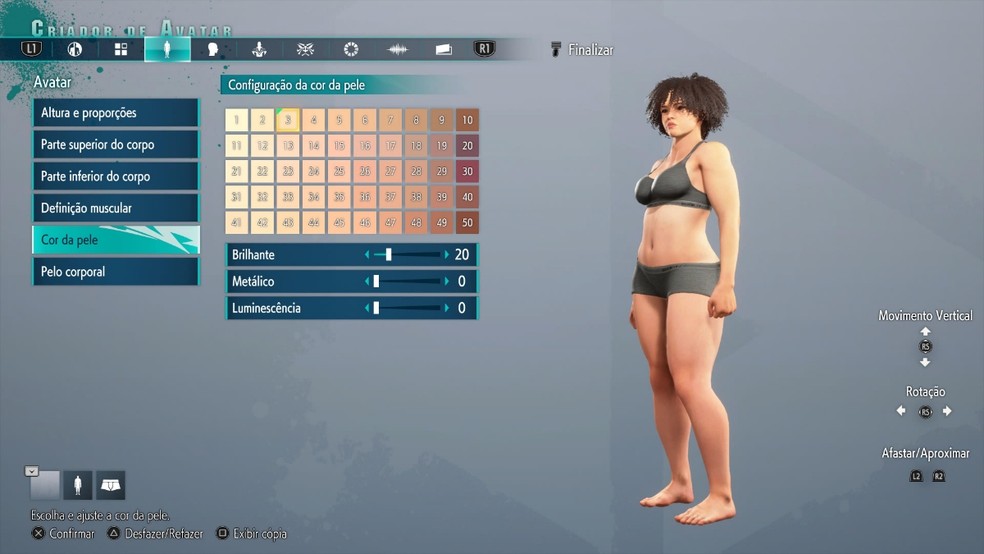Set the Luminescência slider
The height and width of the screenshot is (554, 984).
406,308
